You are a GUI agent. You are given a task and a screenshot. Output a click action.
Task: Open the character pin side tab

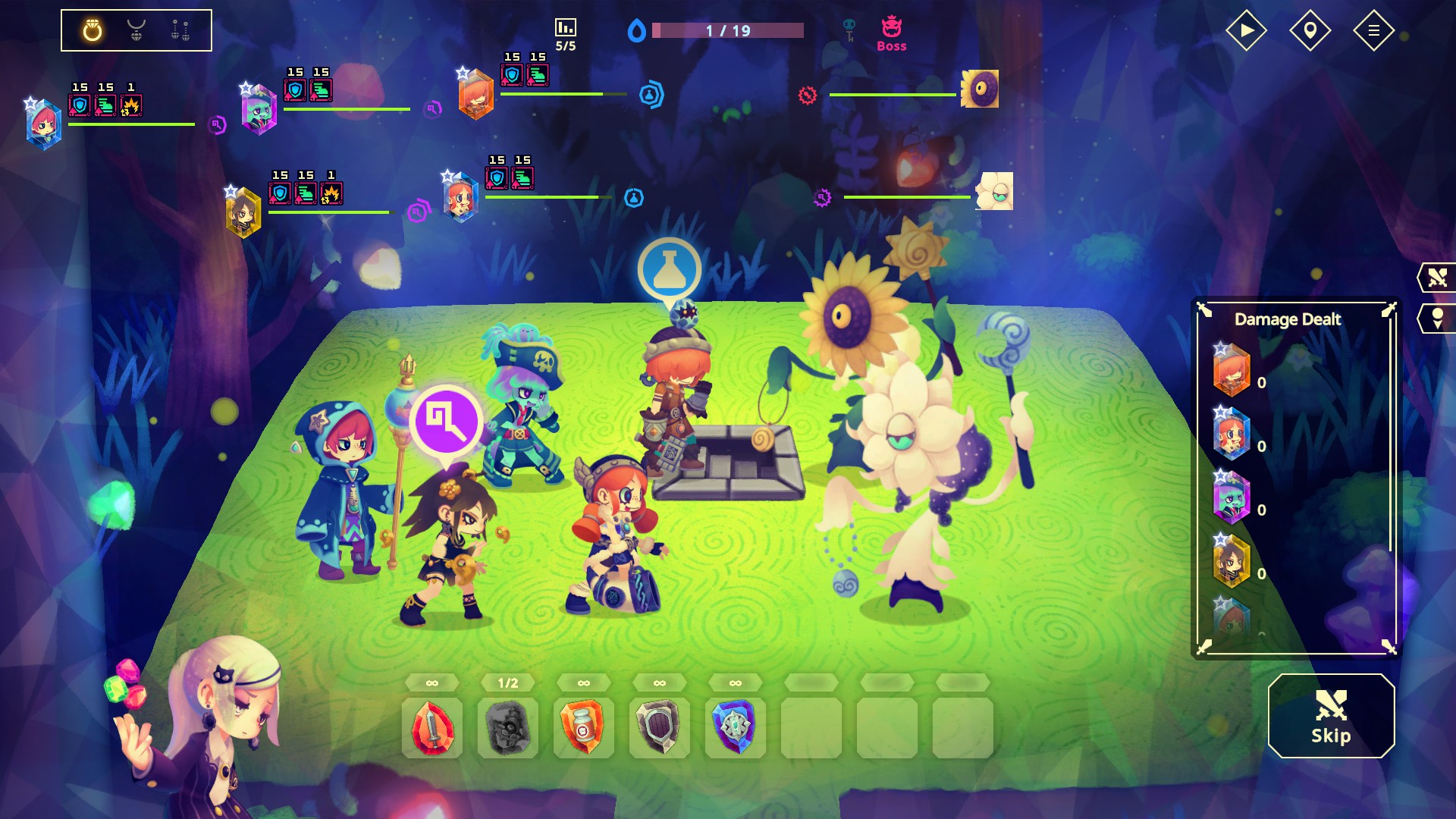coord(1437,318)
